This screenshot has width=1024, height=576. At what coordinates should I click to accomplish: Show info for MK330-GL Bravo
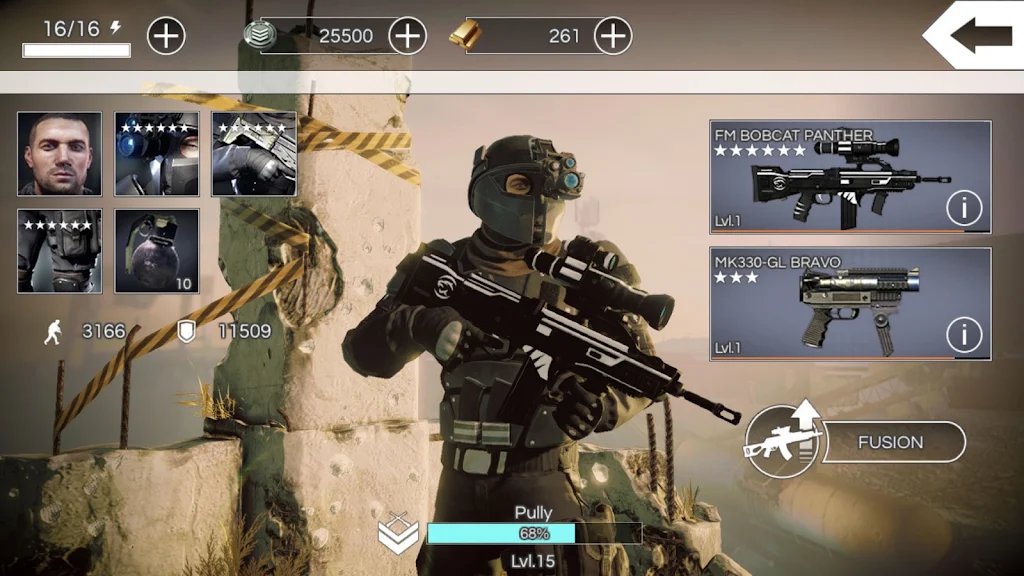click(x=964, y=334)
